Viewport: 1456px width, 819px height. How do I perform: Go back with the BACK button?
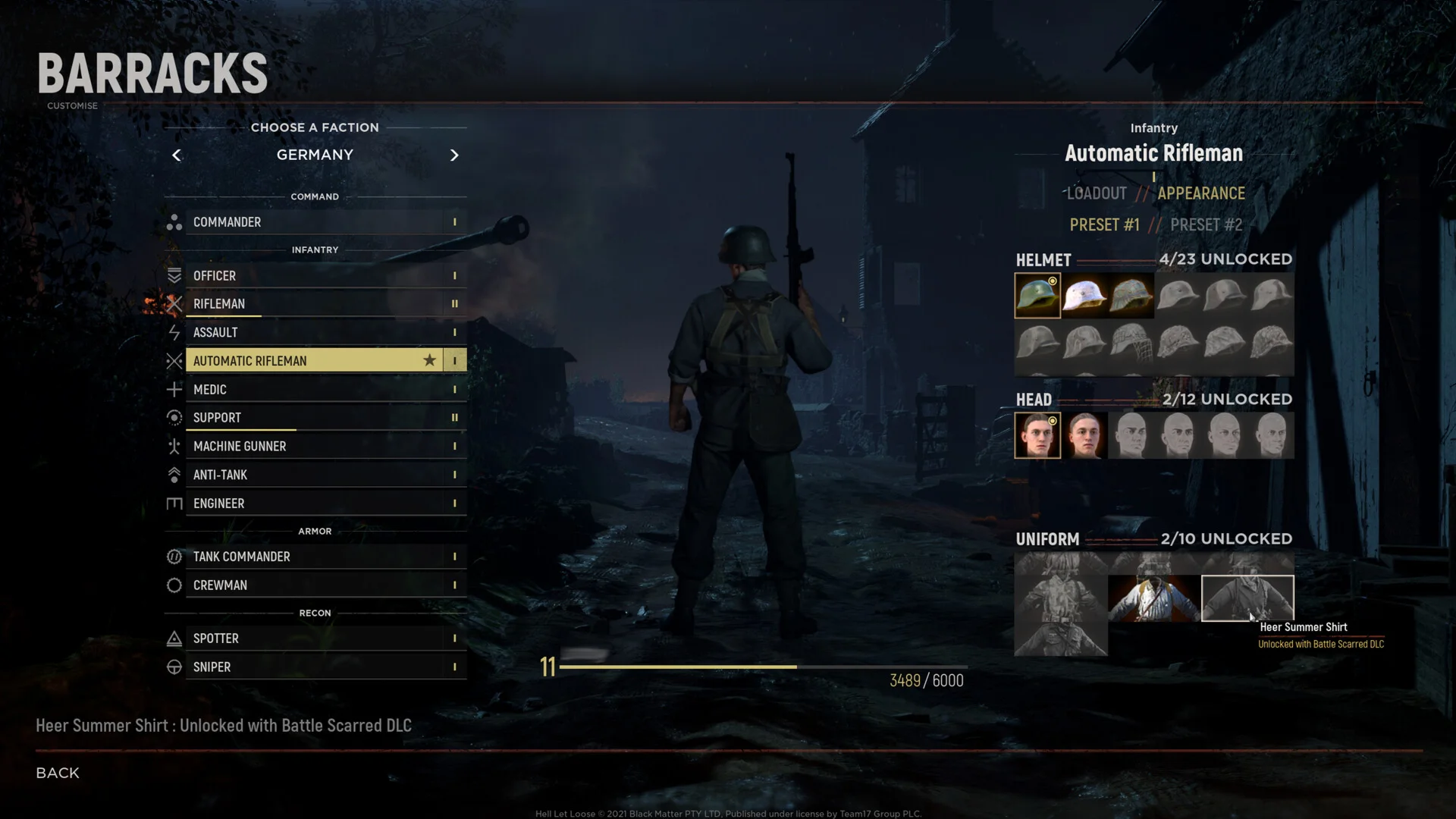coord(58,773)
